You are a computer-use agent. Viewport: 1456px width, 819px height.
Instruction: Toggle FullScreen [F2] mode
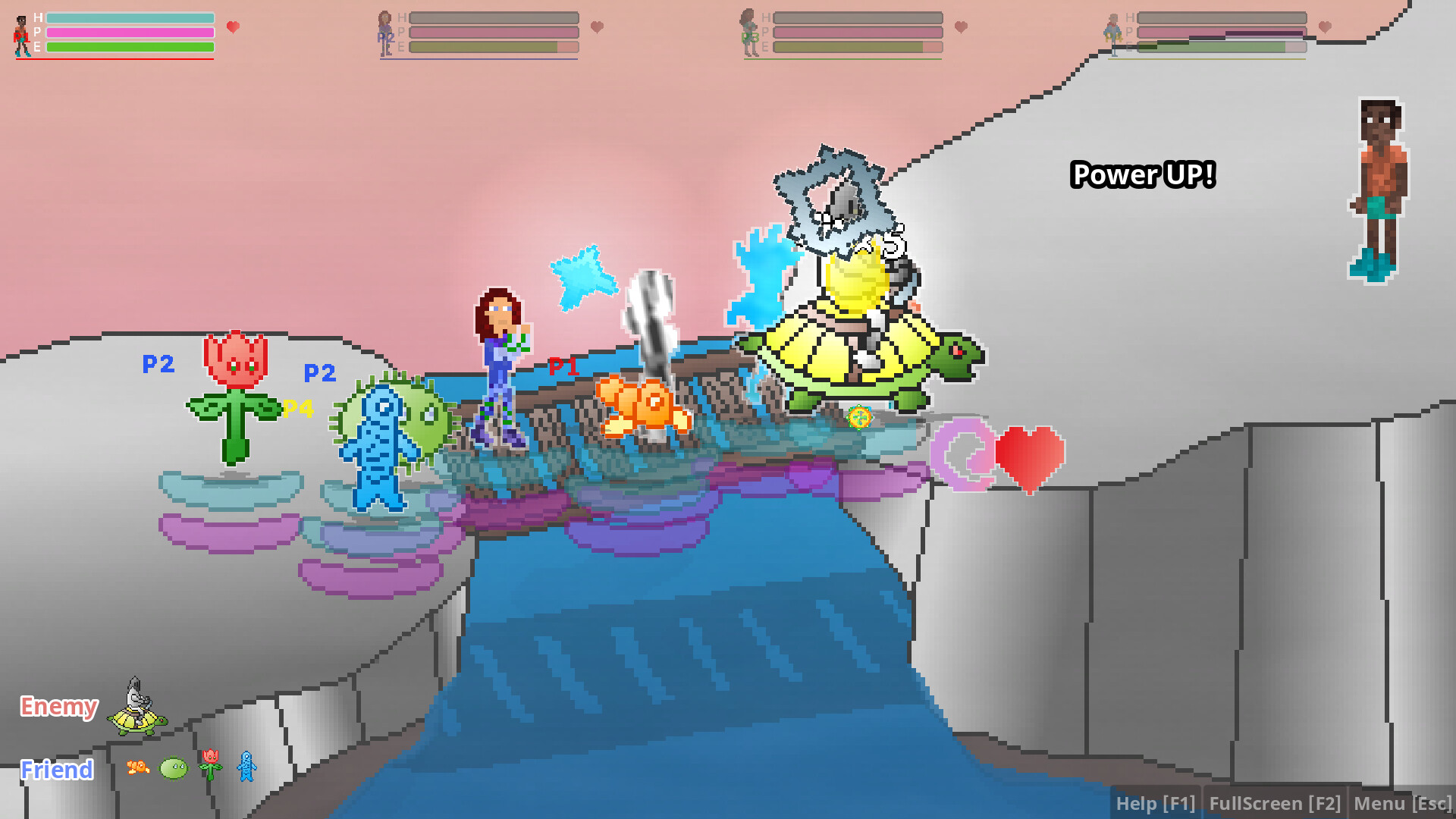(x=1276, y=802)
